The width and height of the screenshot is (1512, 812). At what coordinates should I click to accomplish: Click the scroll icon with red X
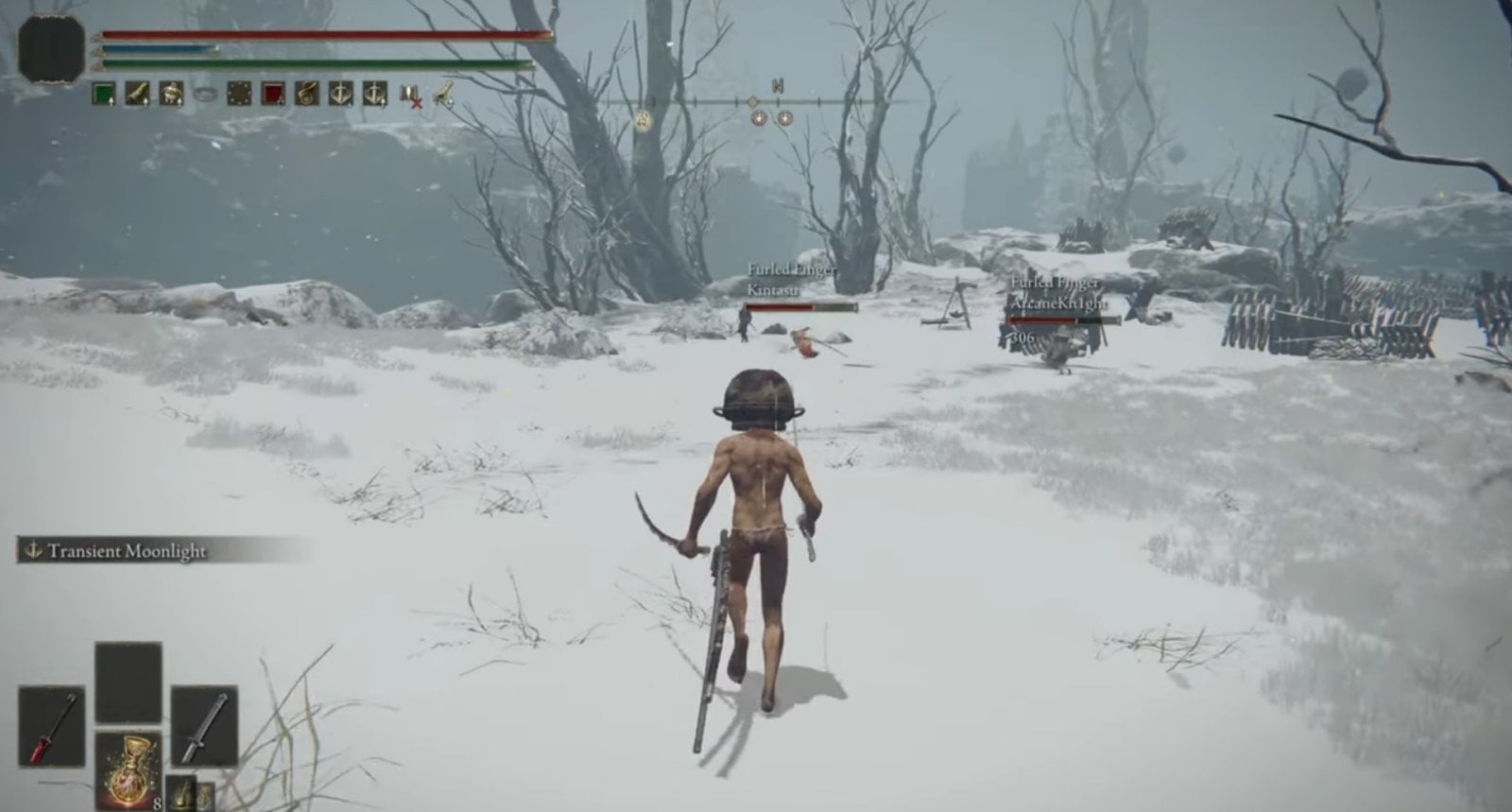point(410,95)
